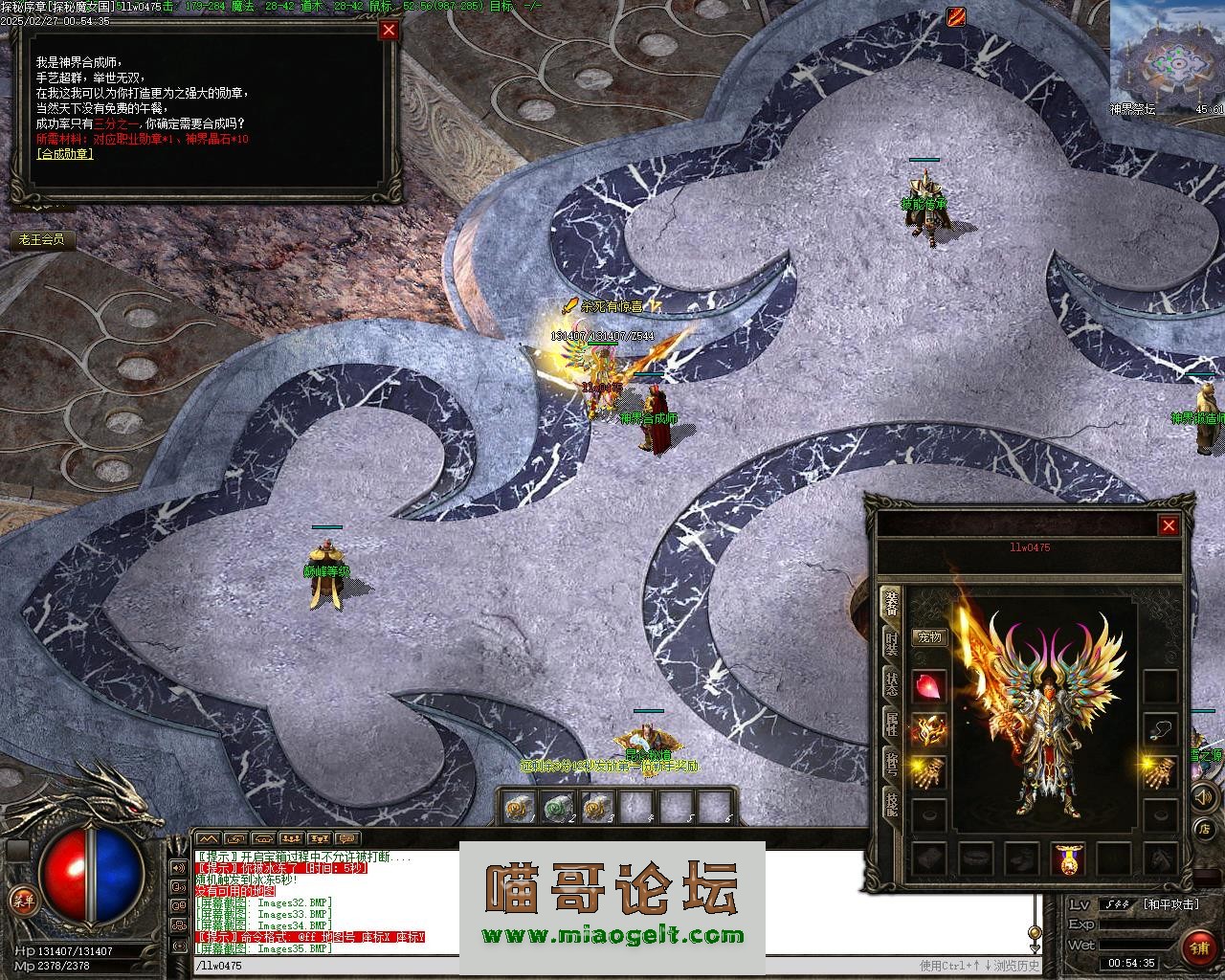
Task: Select the equipped medal slot
Action: click(x=1068, y=858)
